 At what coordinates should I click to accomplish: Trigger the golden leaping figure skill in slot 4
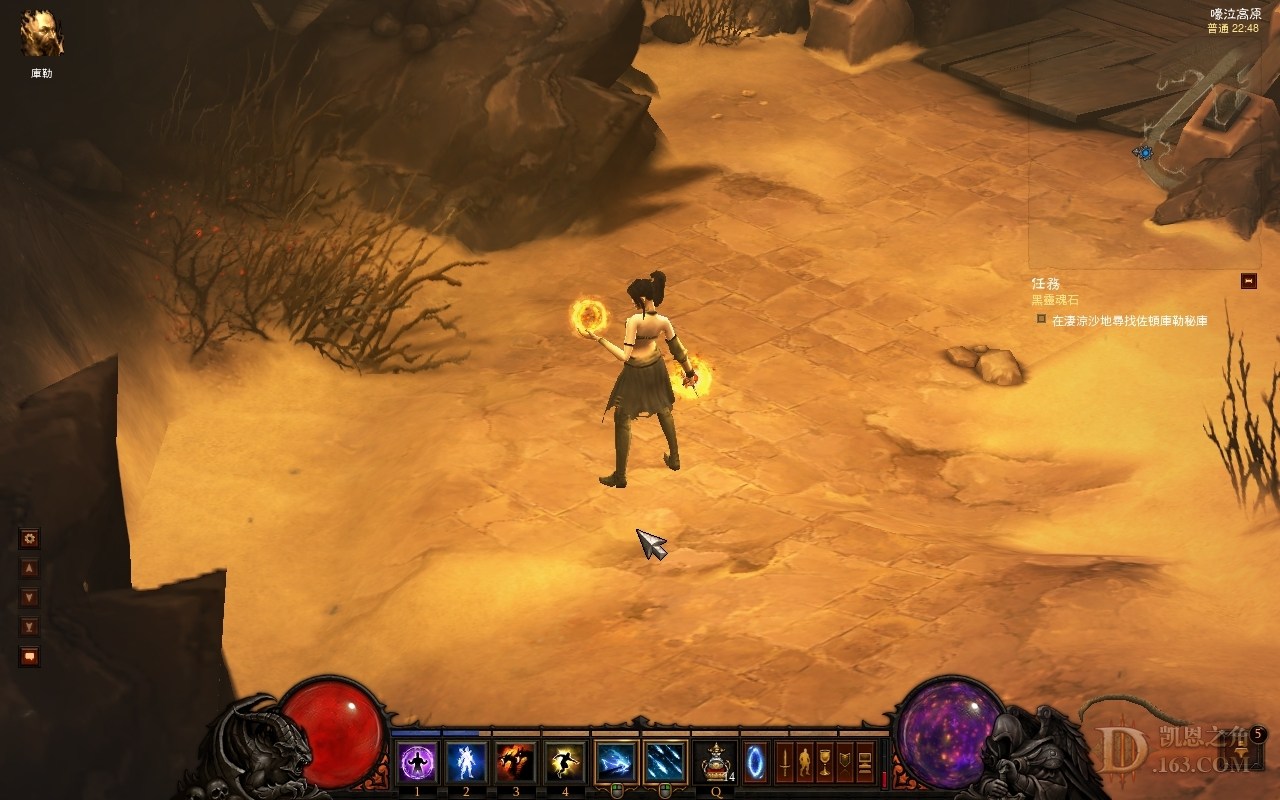click(565, 763)
